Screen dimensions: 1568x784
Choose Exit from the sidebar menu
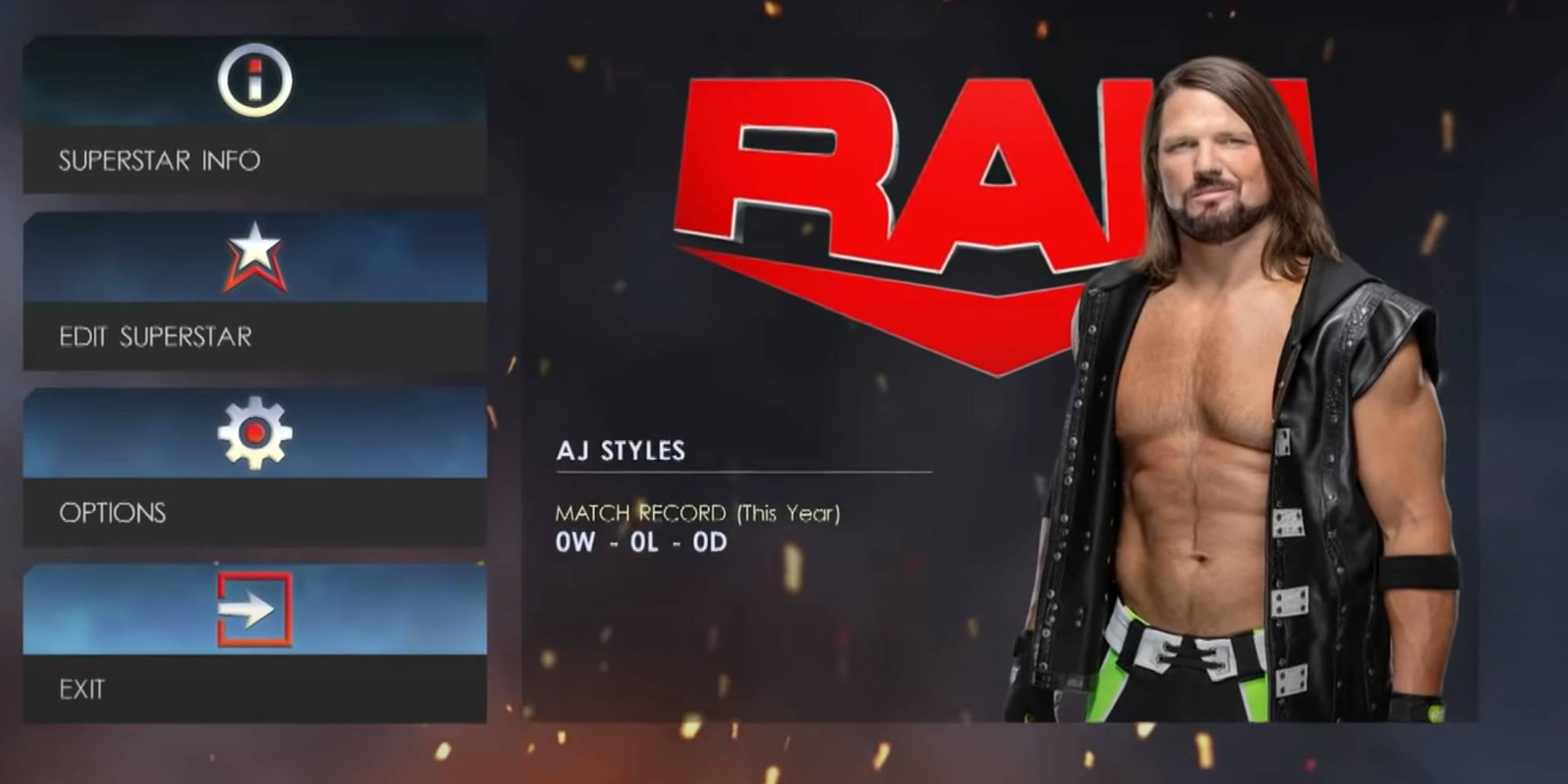click(x=82, y=690)
